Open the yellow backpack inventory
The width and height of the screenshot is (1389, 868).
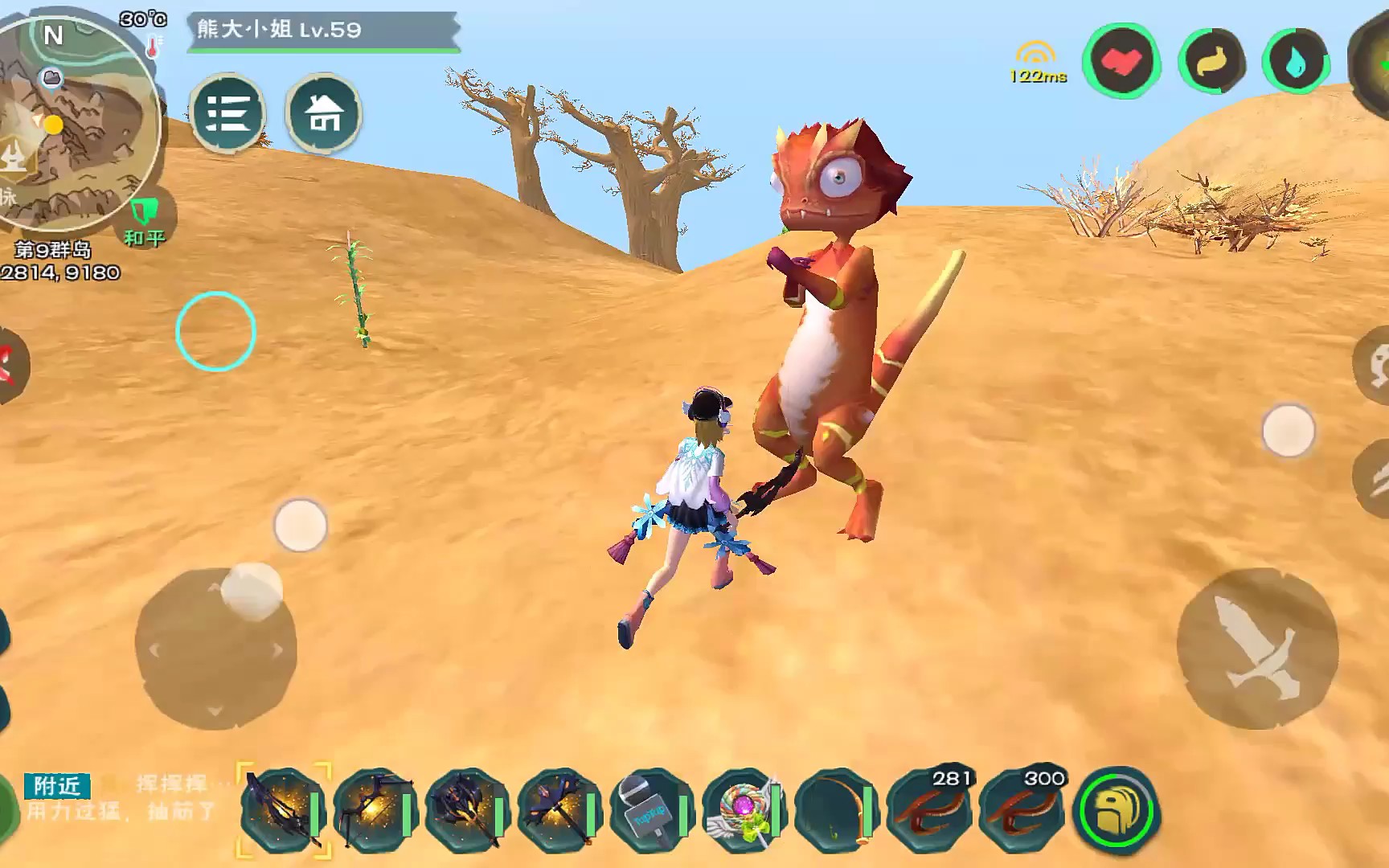(1116, 810)
